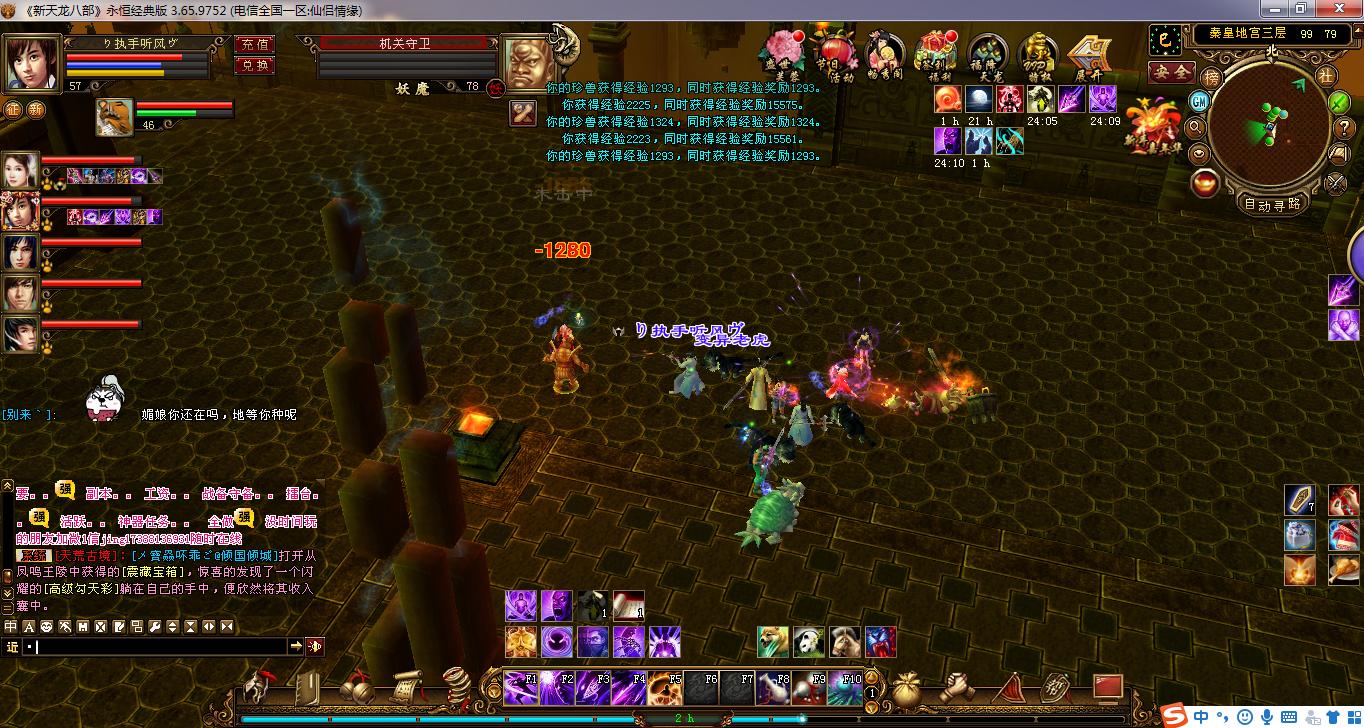
Task: Use the F1 hotbar skill
Action: [520, 688]
